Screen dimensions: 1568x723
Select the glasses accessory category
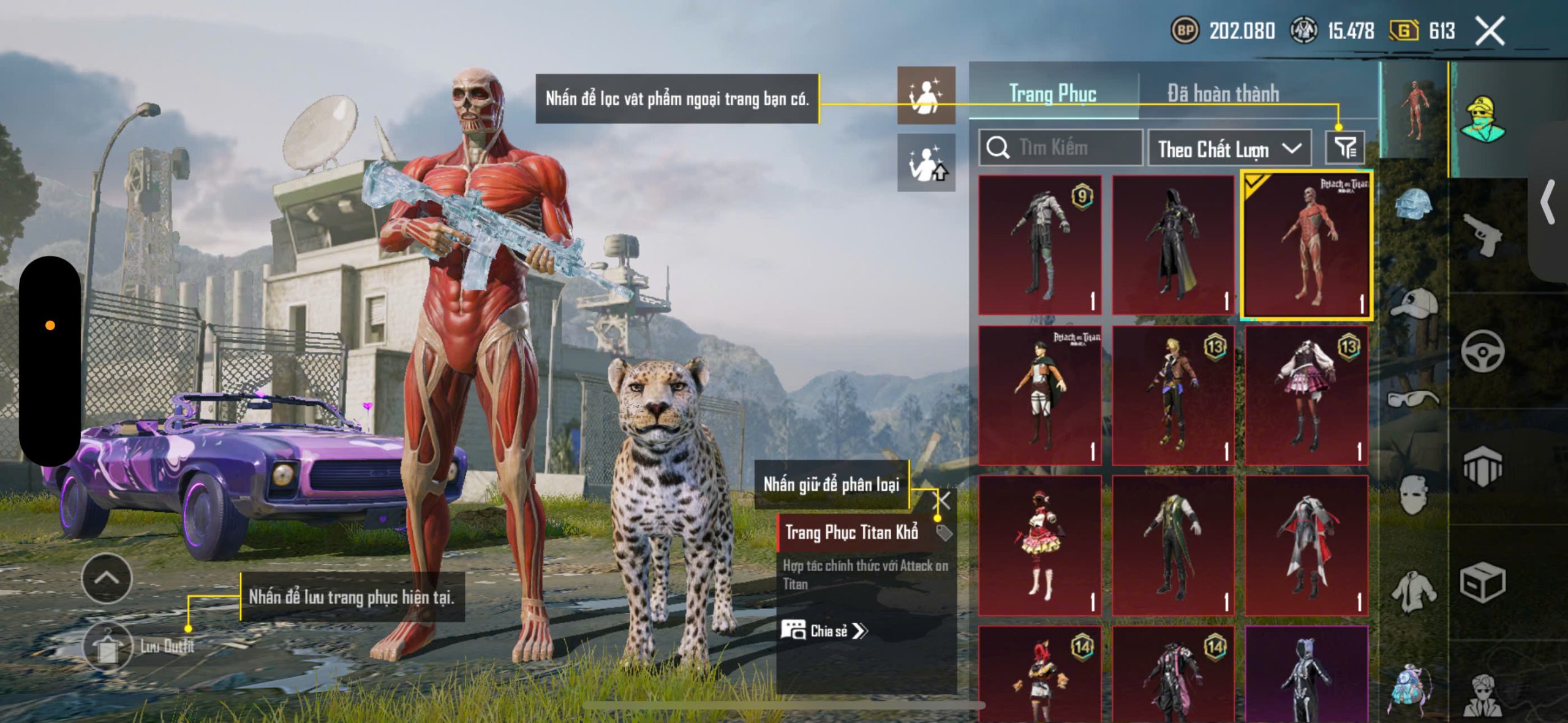click(x=1414, y=399)
